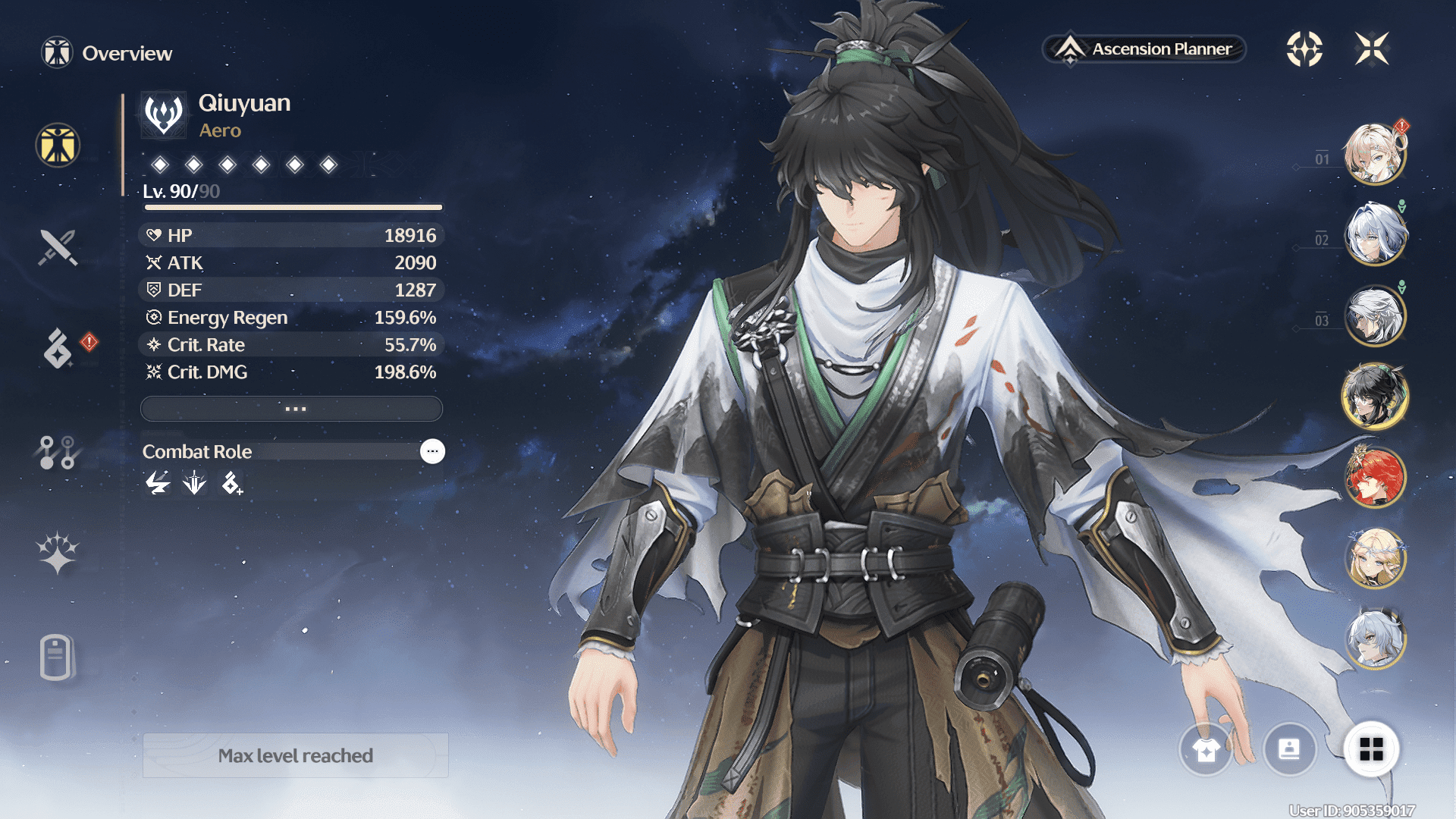This screenshot has height=819, width=1456.
Task: Open the character profile card button
Action: tap(1289, 750)
